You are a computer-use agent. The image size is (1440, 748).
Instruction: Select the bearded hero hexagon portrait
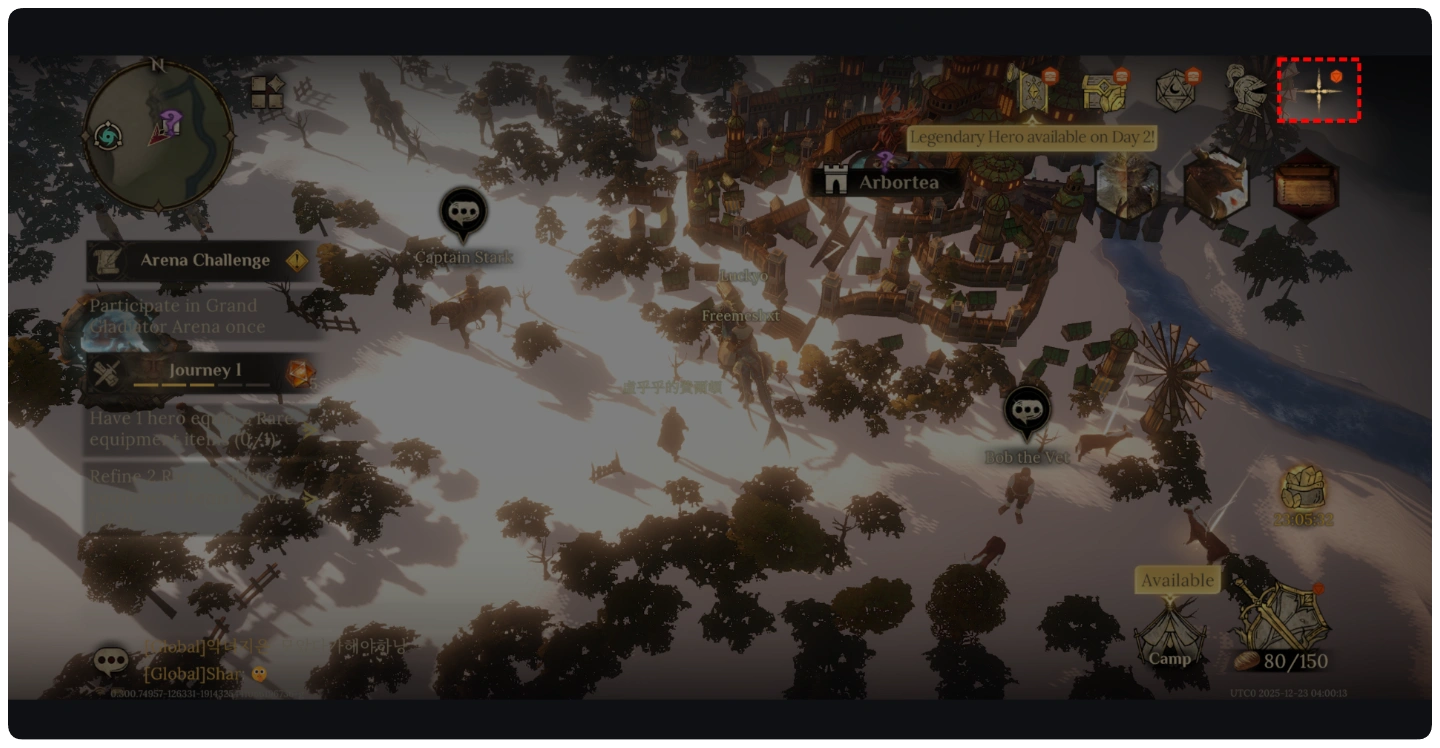[x=1127, y=186]
